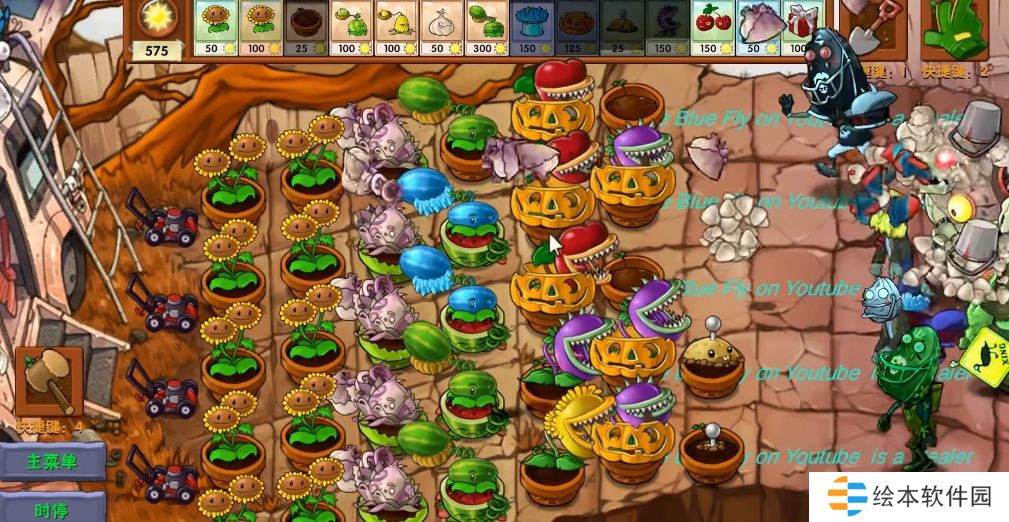Screen dimensions: 1009x522
Task: Pick the purple Chomper seed packet
Action: (667, 27)
